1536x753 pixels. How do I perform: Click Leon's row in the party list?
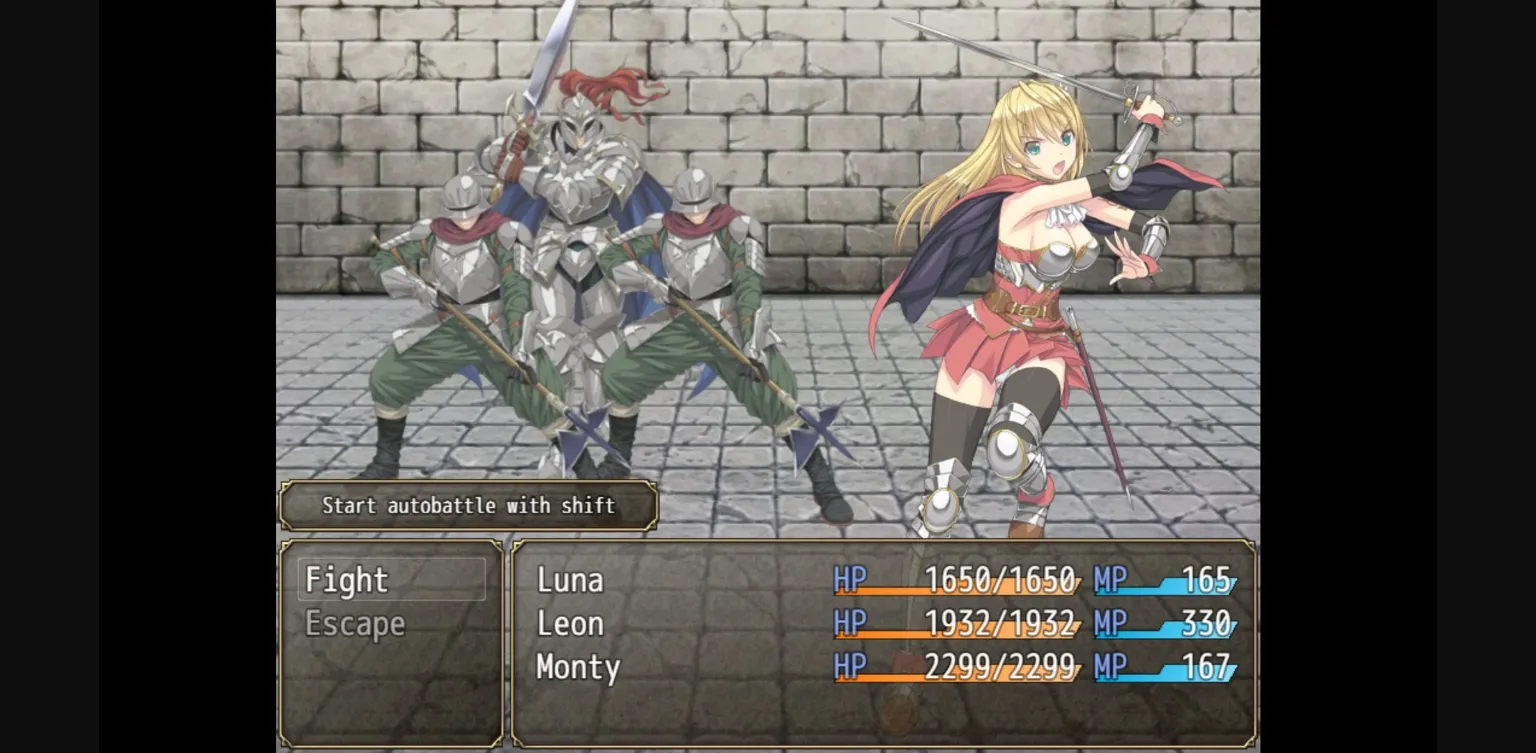[884, 624]
